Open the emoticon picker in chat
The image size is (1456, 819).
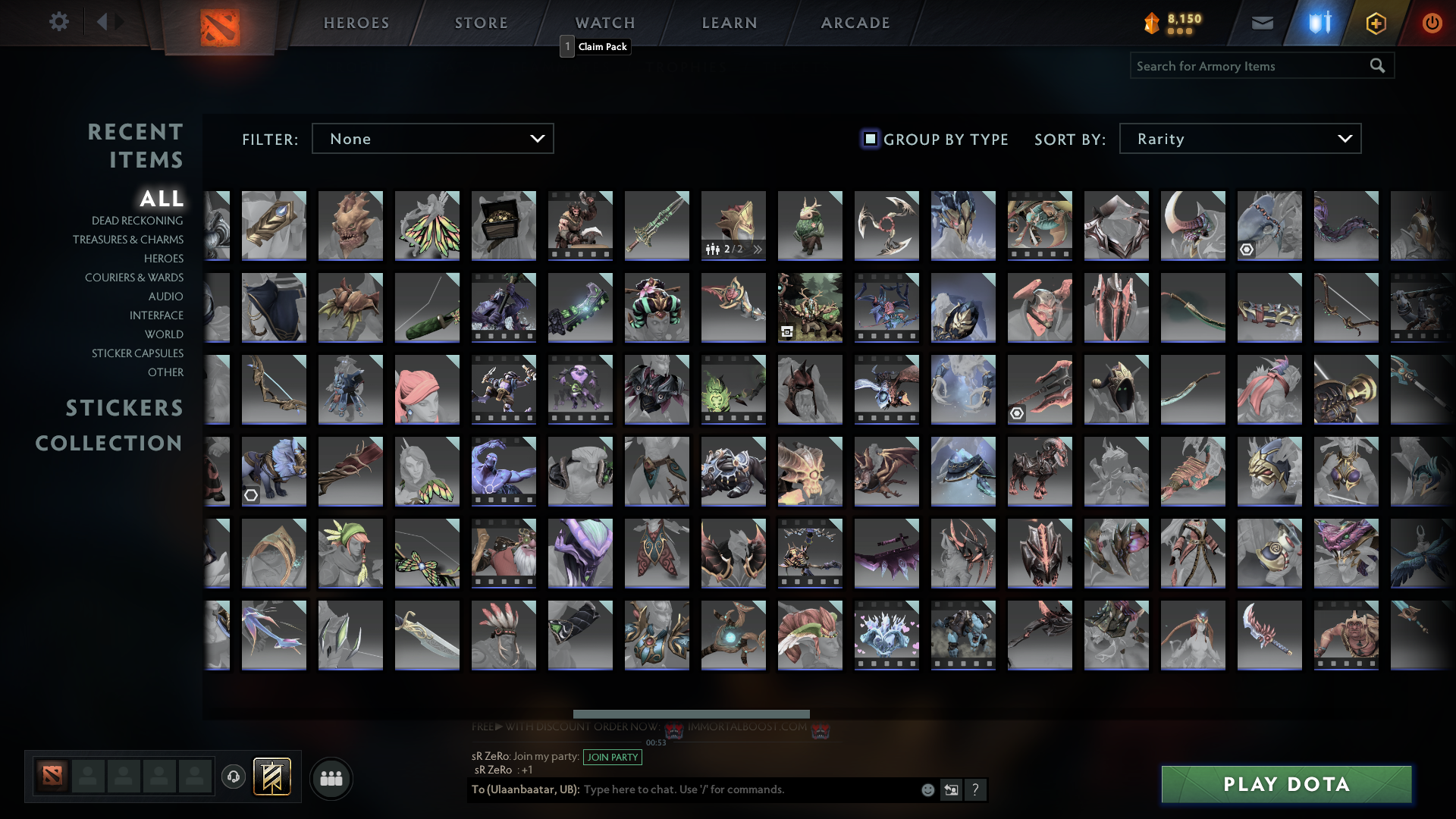pyautogui.click(x=927, y=789)
